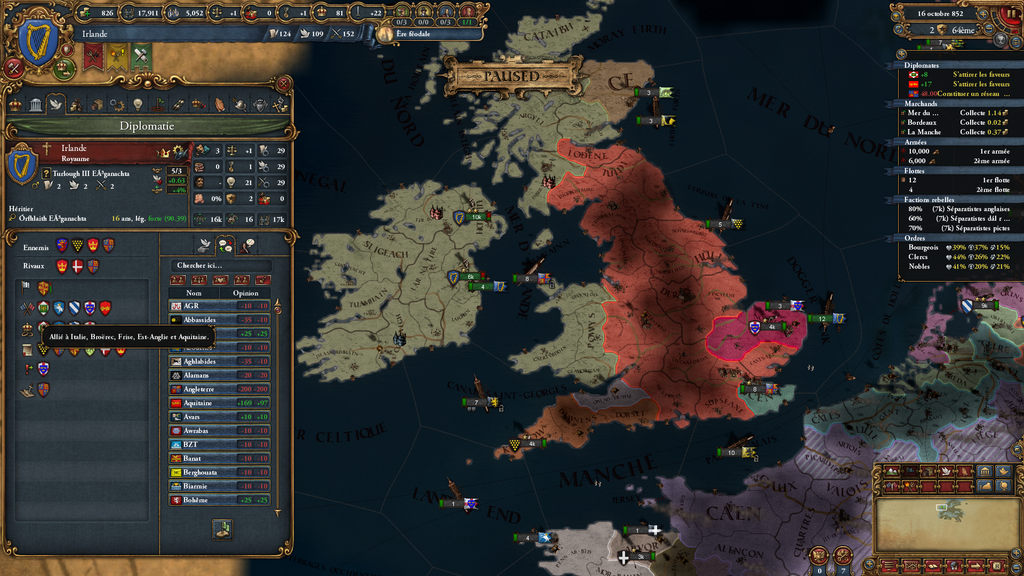Image resolution: width=1024 pixels, height=576 pixels.
Task: Sort the country list by Nom
Action: pyautogui.click(x=191, y=293)
